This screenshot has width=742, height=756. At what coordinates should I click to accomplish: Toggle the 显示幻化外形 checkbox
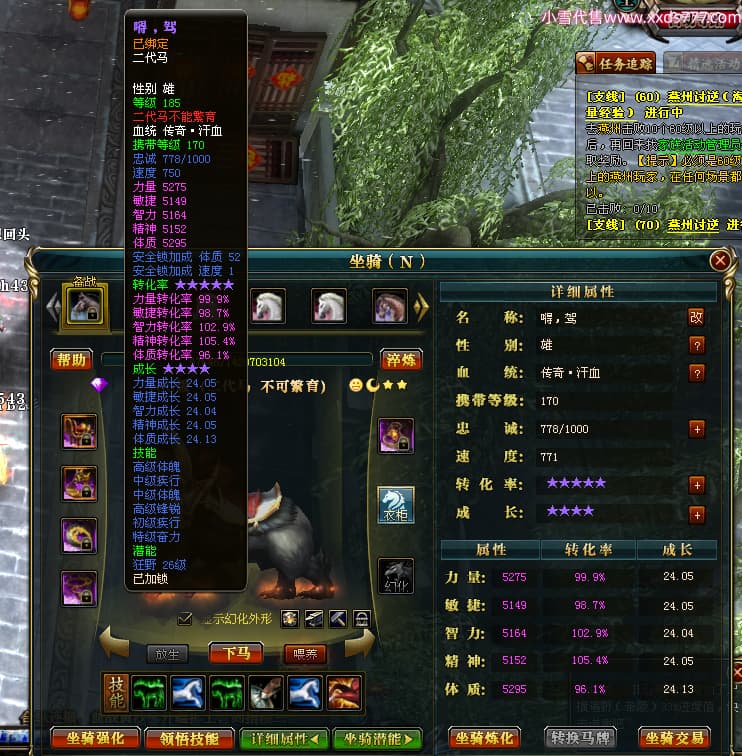(184, 618)
